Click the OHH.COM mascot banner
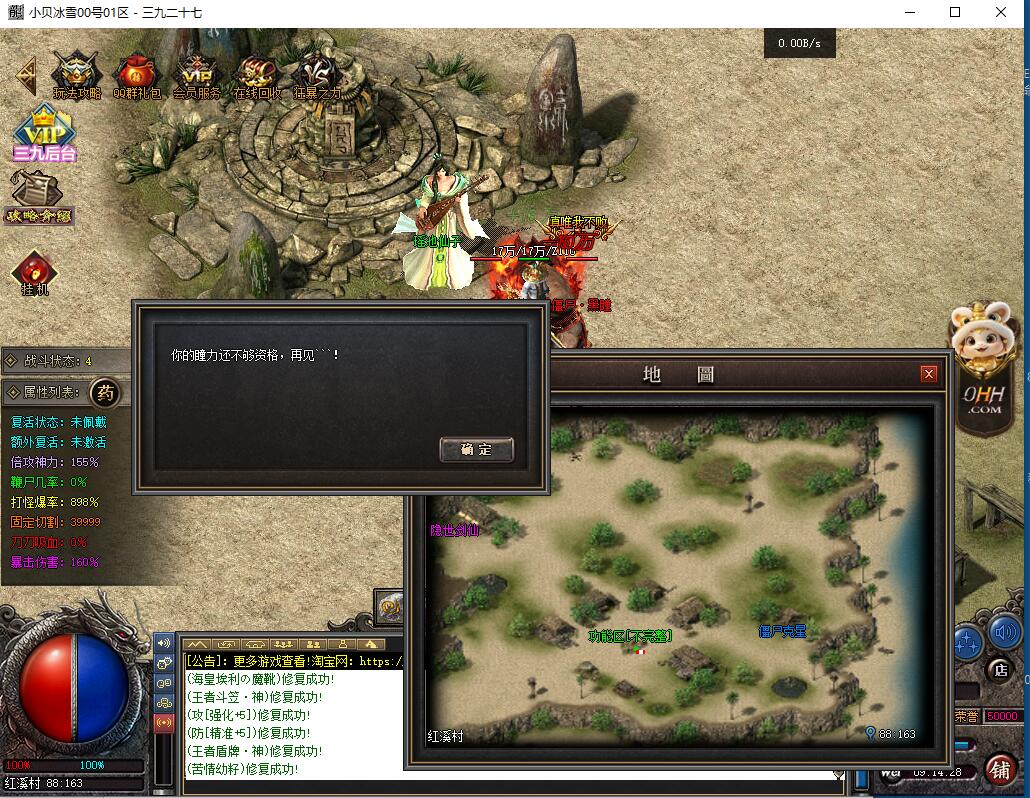 (x=986, y=365)
